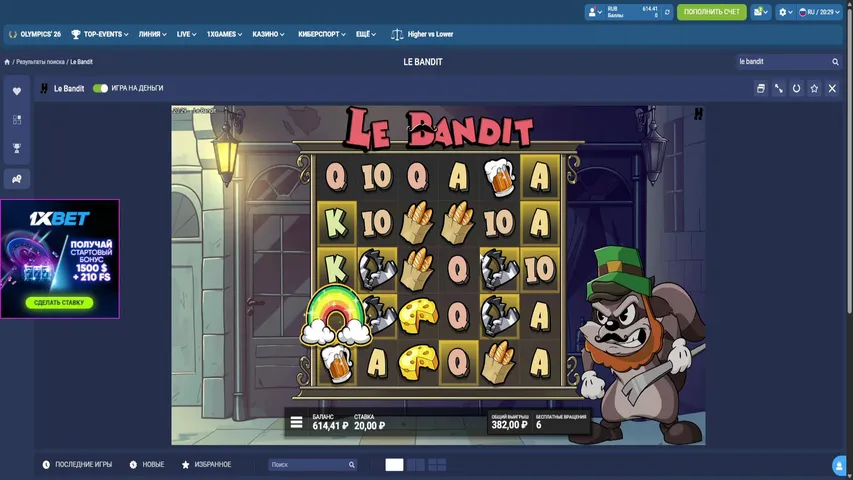Switch the game to fullscreen mode

point(779,88)
